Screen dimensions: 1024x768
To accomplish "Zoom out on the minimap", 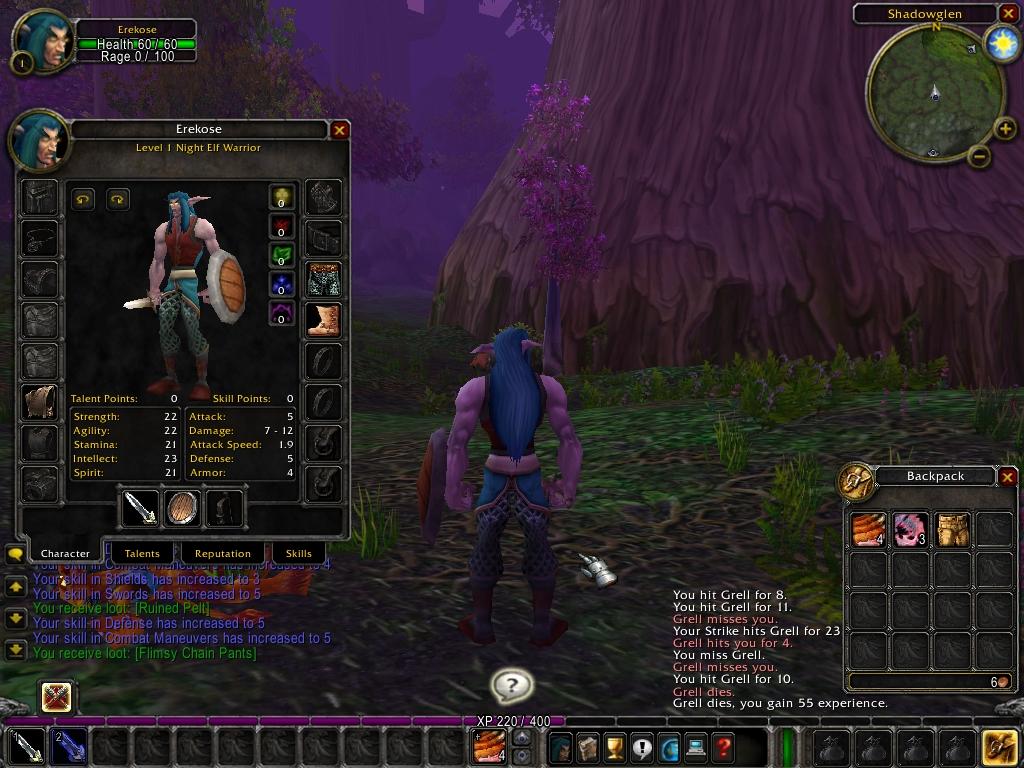I will pos(979,156).
